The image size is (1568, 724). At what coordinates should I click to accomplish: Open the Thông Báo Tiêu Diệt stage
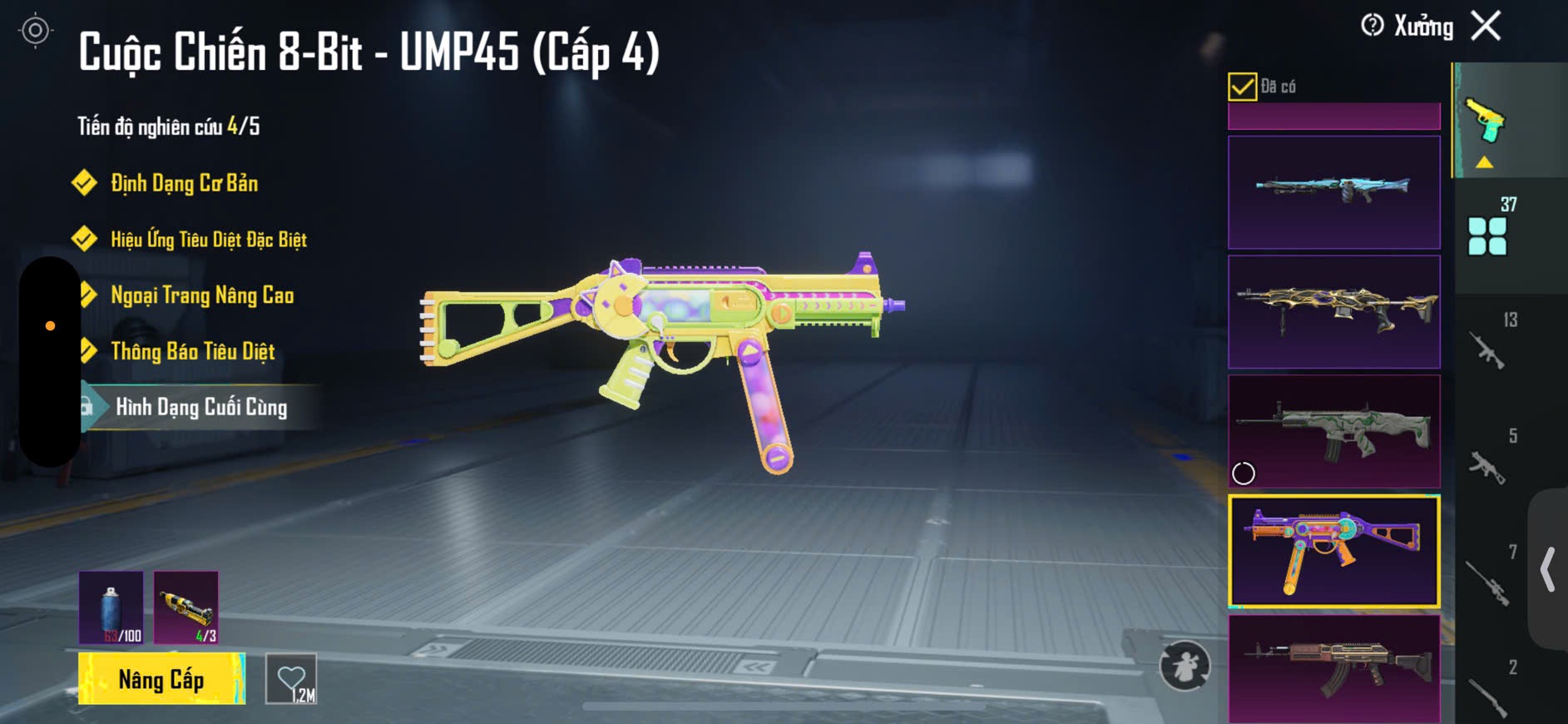tap(192, 351)
